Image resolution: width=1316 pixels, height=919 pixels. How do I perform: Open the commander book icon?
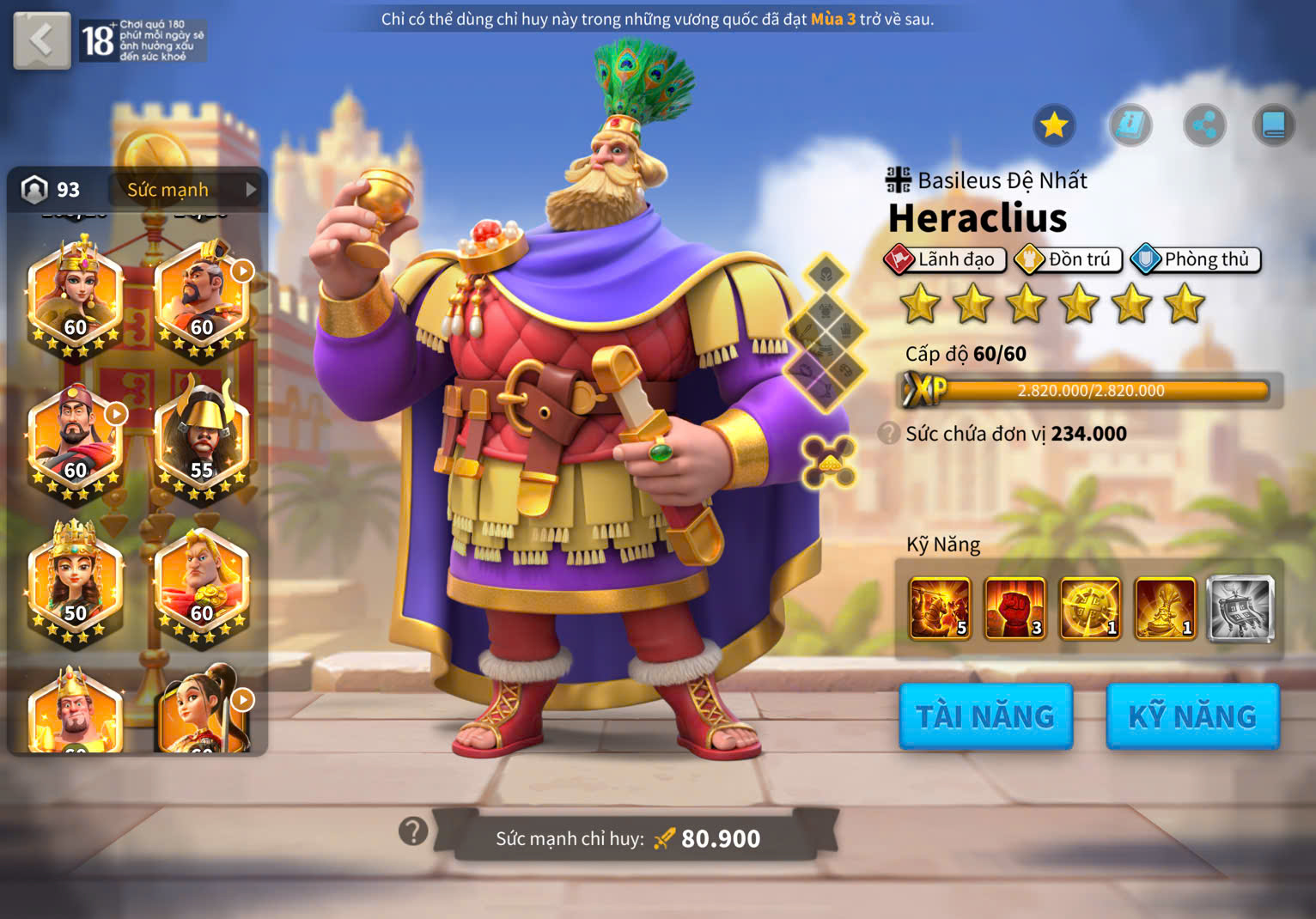click(1273, 125)
